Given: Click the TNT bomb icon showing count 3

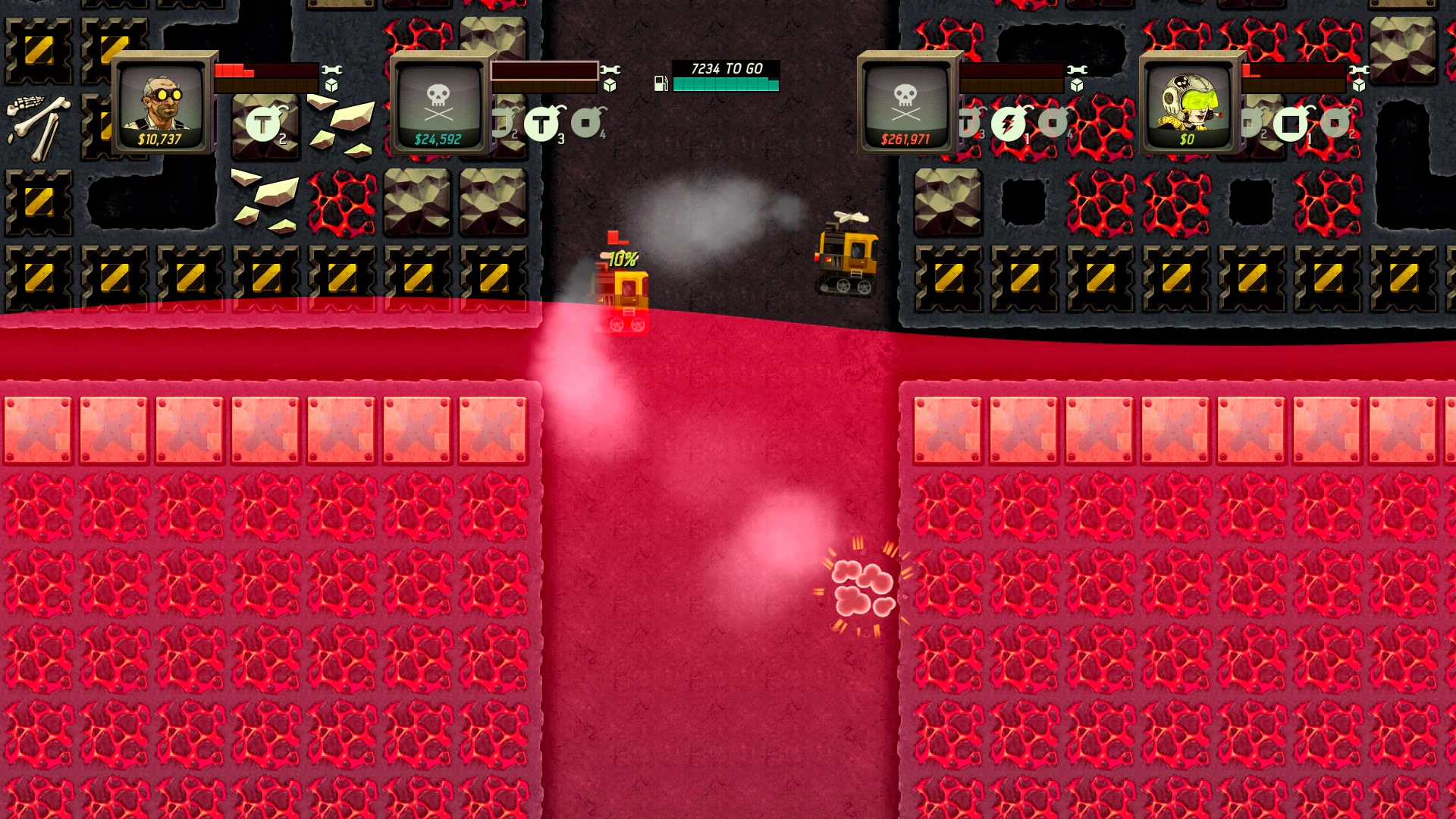Looking at the screenshot, I should (543, 123).
